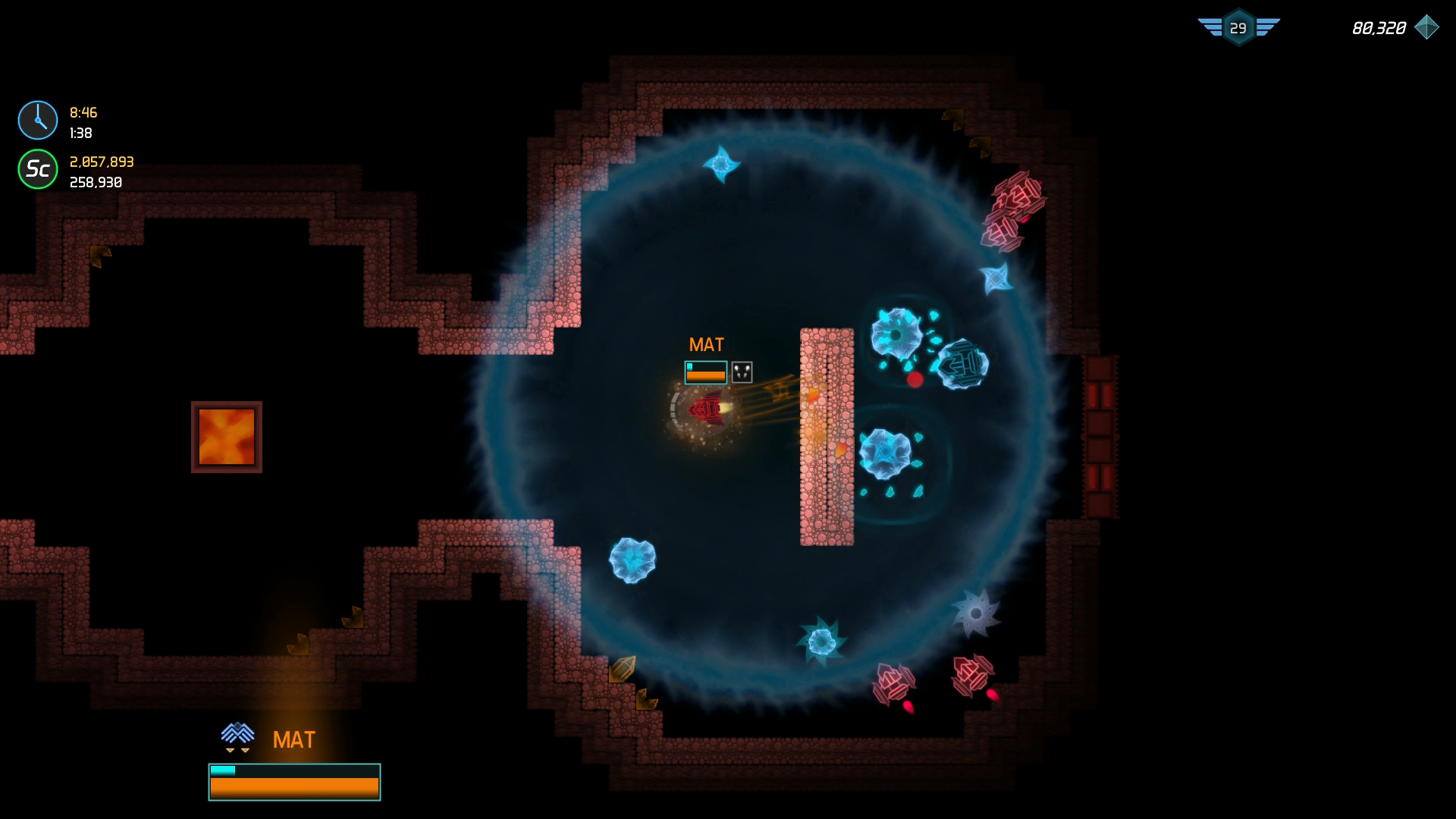Viewport: 1456px width, 819px height.
Task: Select the teal spiky creature at the arena bottom
Action: click(x=823, y=641)
